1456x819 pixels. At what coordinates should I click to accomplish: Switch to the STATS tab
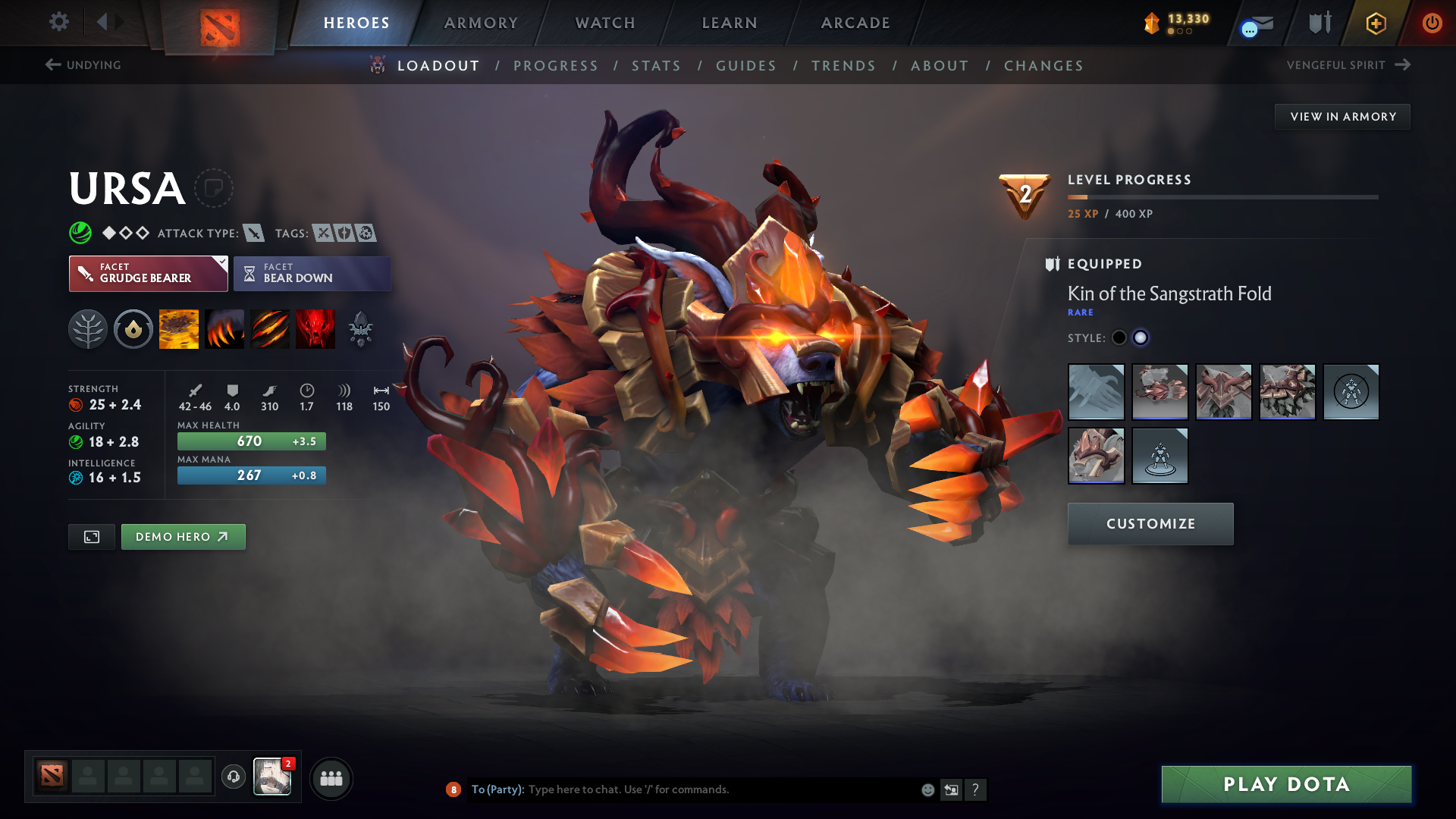pos(656,66)
